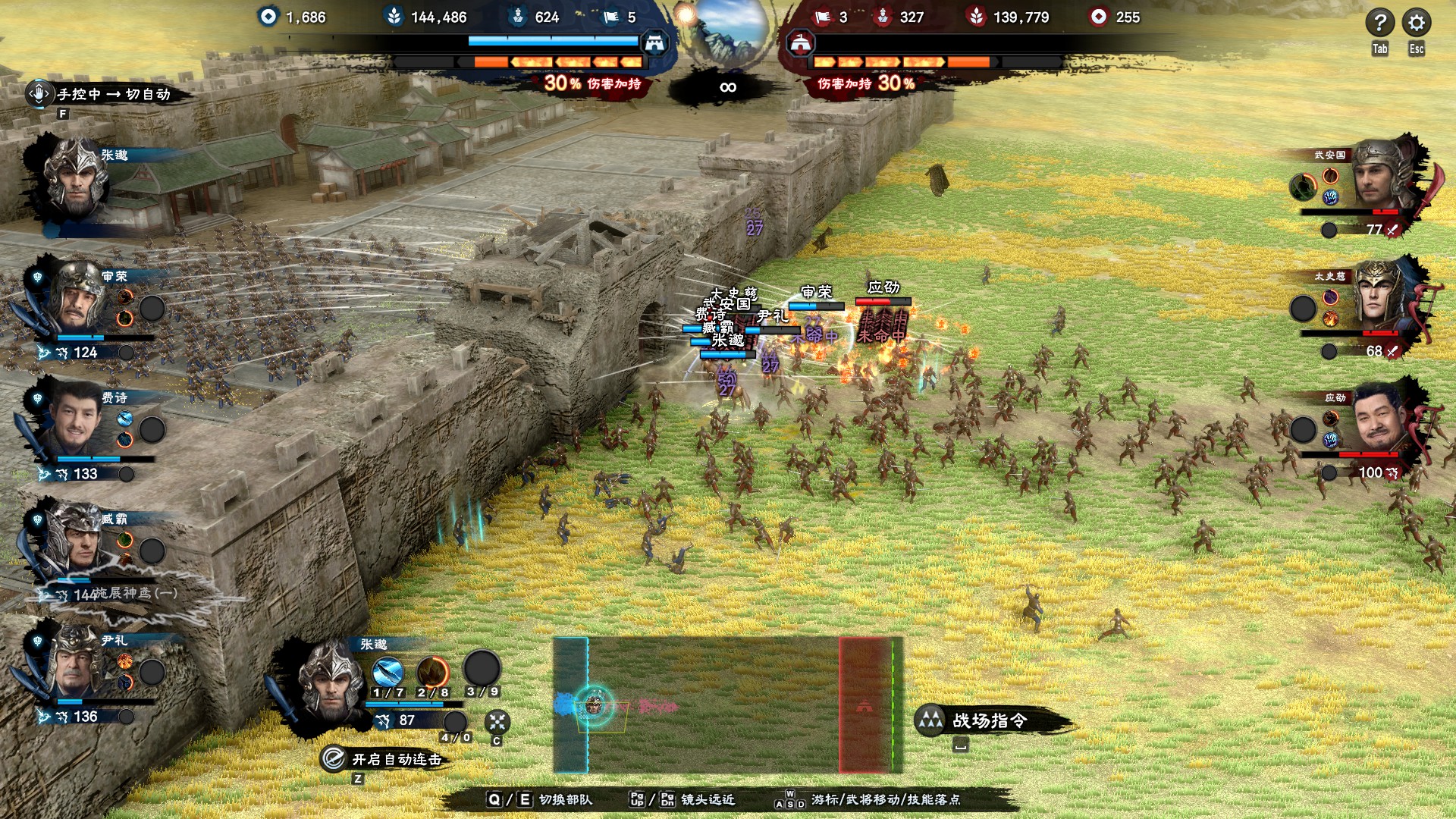Image resolution: width=1456 pixels, height=819 pixels.
Task: Select general 尹礼's portrait
Action: pos(76,664)
